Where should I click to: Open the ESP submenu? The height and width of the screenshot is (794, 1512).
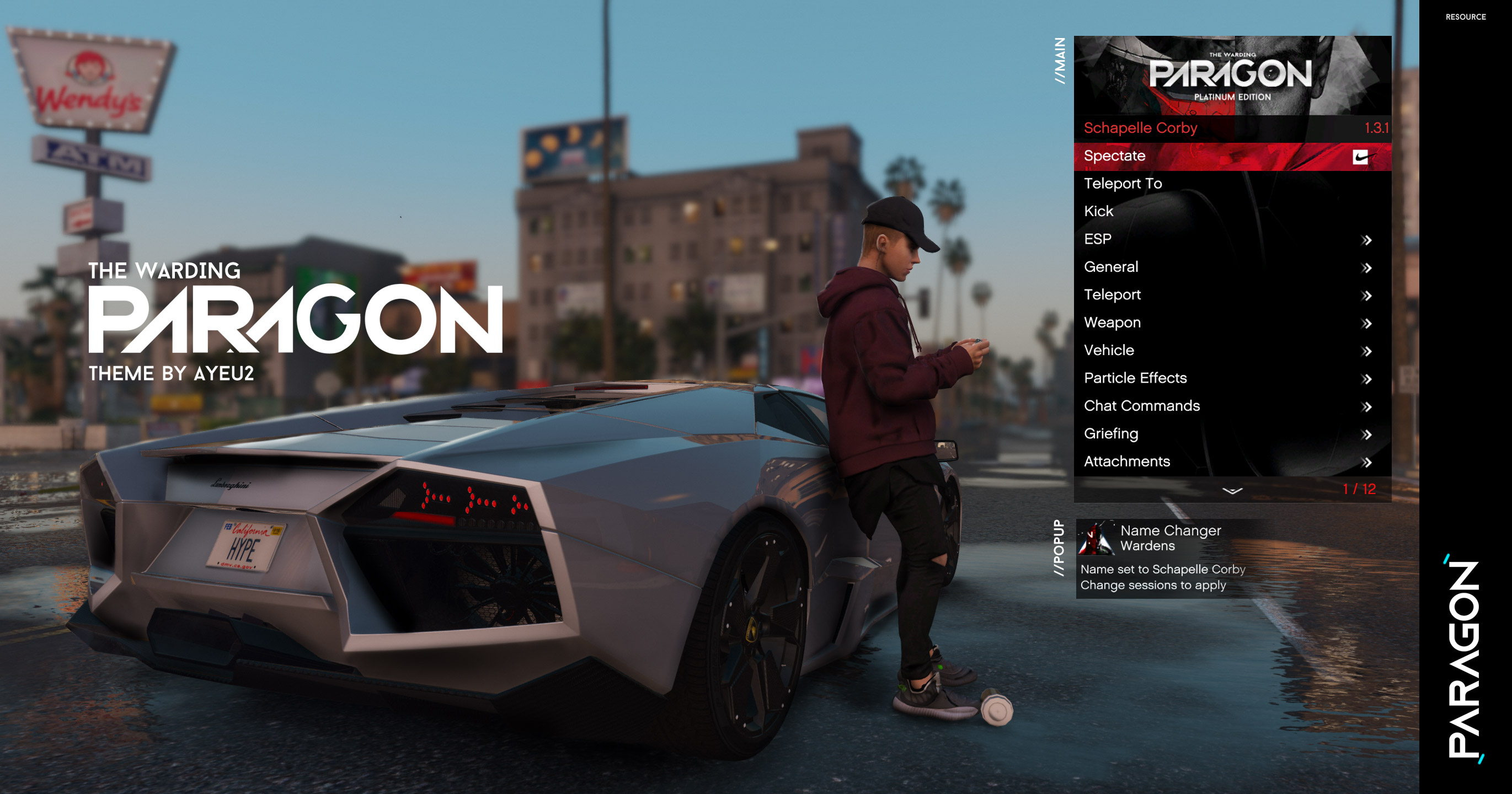tap(1098, 239)
